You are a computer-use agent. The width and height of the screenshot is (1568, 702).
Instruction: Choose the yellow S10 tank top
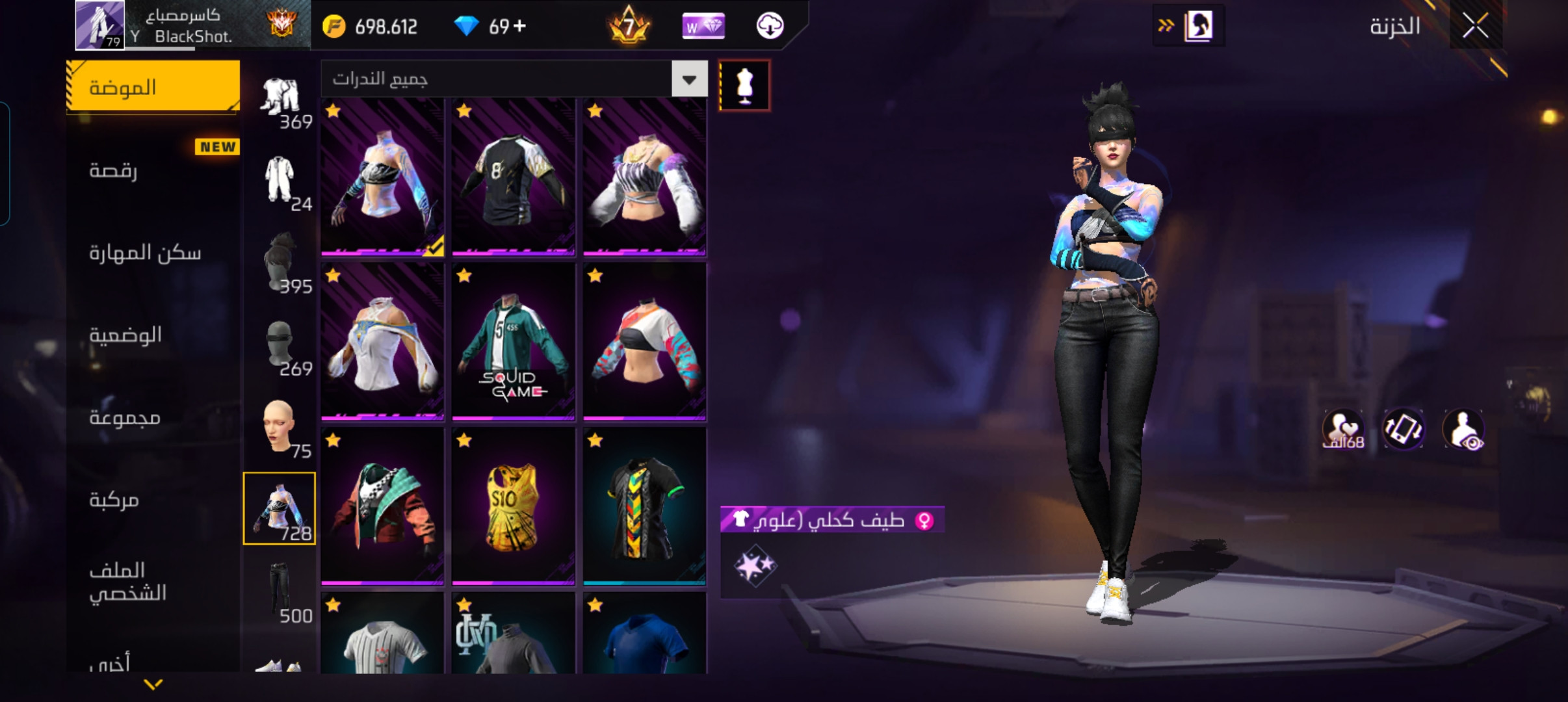tap(513, 507)
